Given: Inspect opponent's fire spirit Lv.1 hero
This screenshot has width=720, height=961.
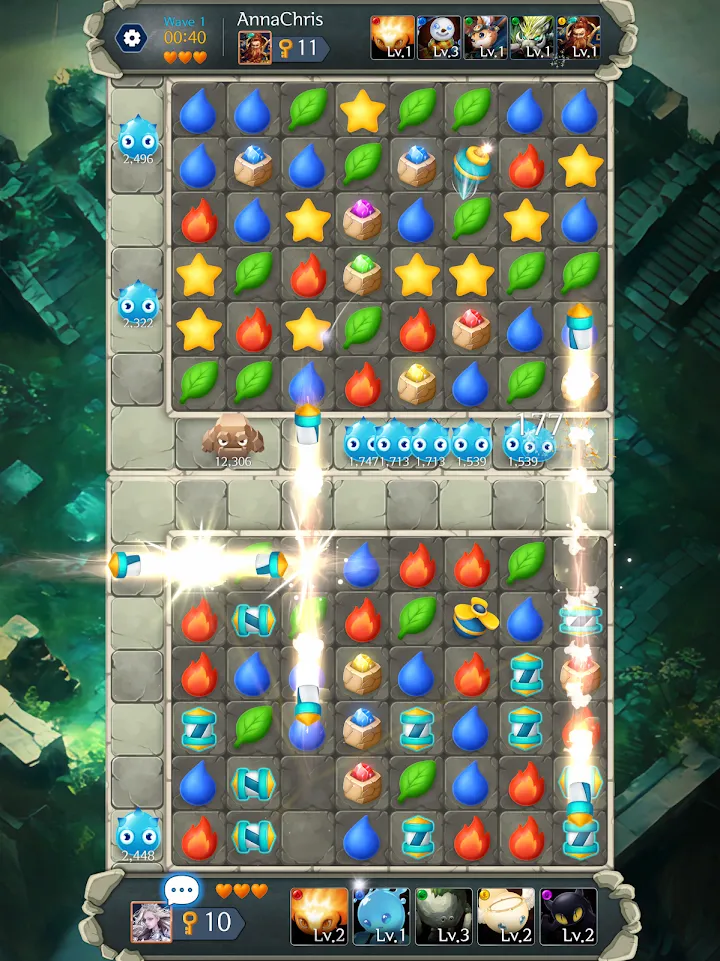Looking at the screenshot, I should tap(392, 38).
